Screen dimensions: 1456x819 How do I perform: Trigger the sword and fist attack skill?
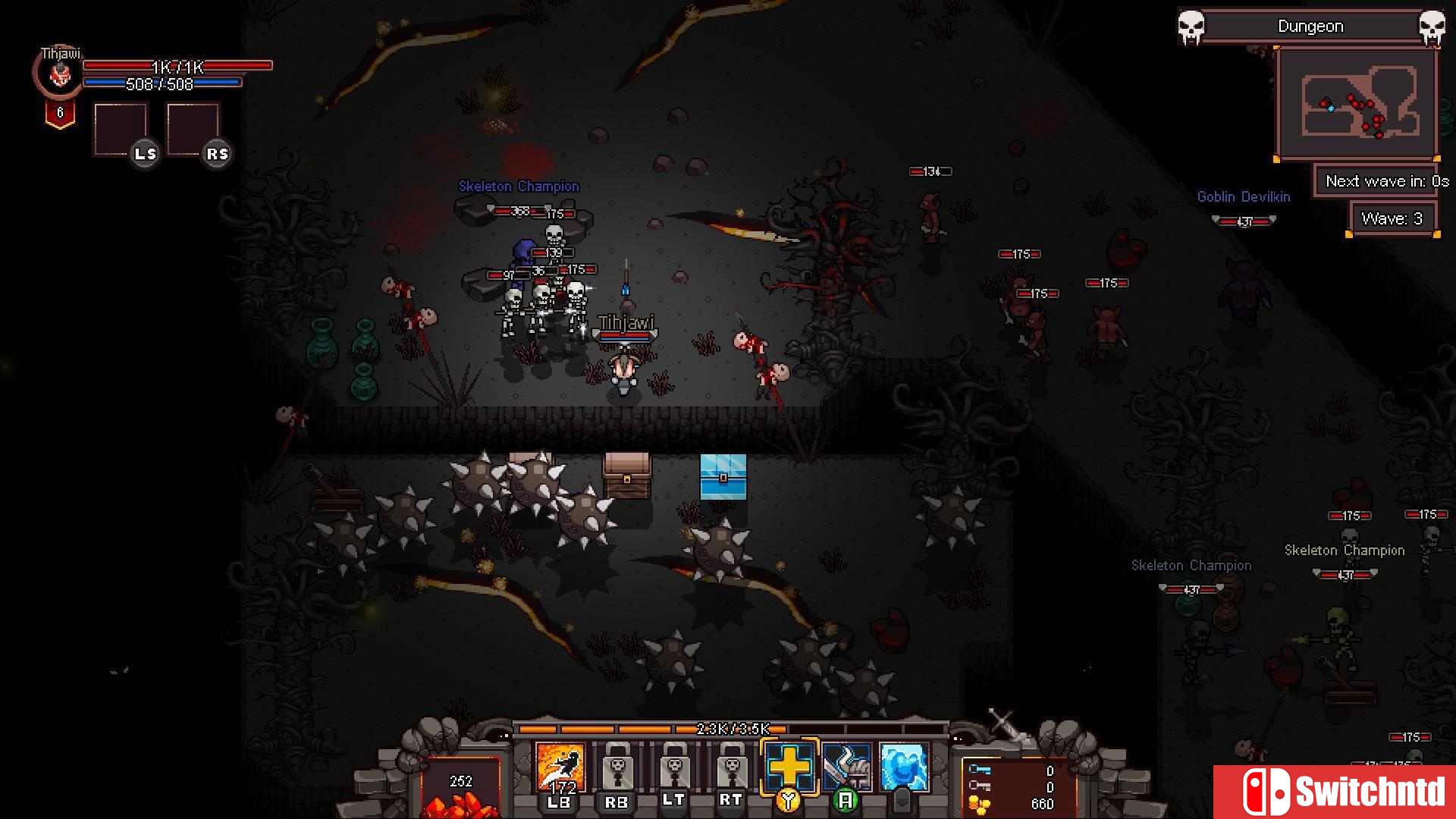tap(846, 766)
